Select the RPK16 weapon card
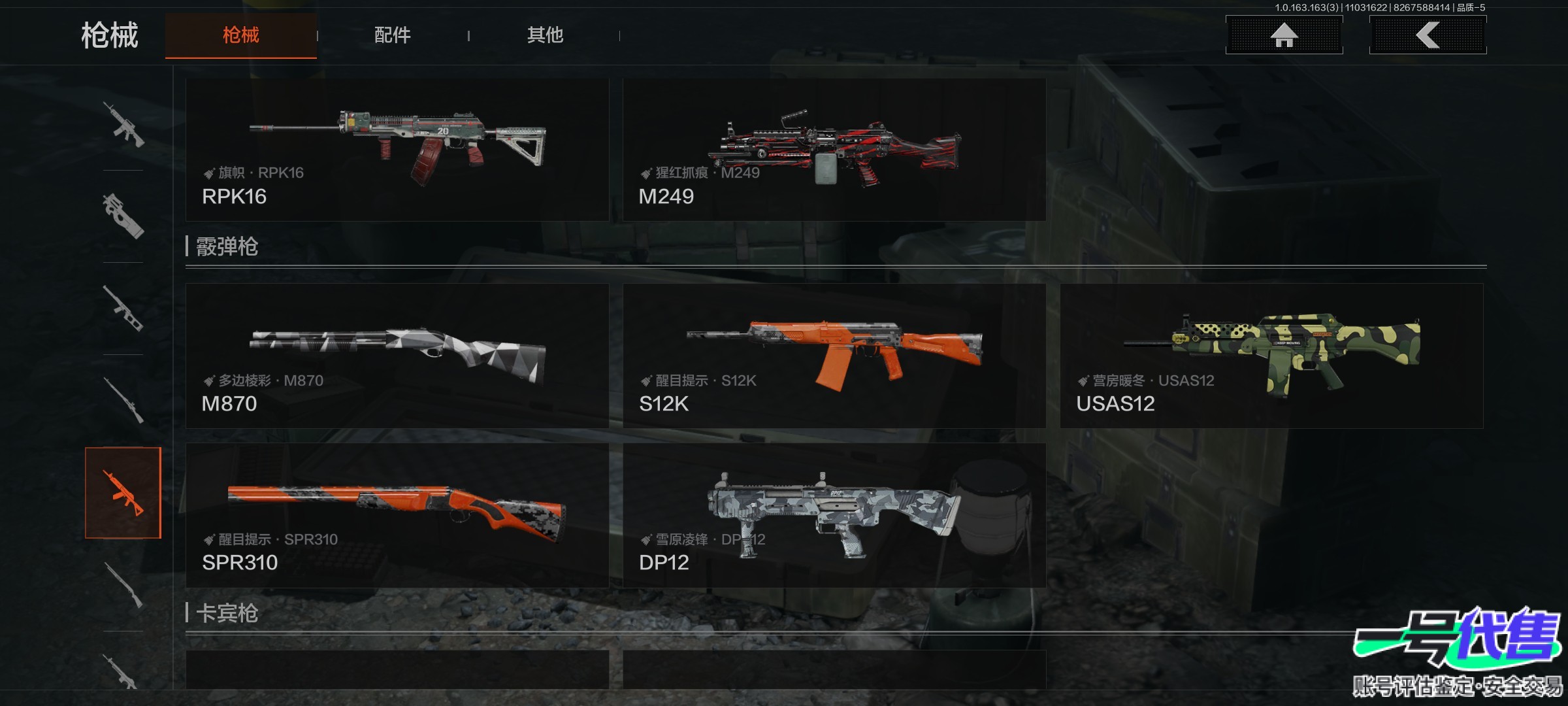The height and width of the screenshot is (706, 1568). 397,150
